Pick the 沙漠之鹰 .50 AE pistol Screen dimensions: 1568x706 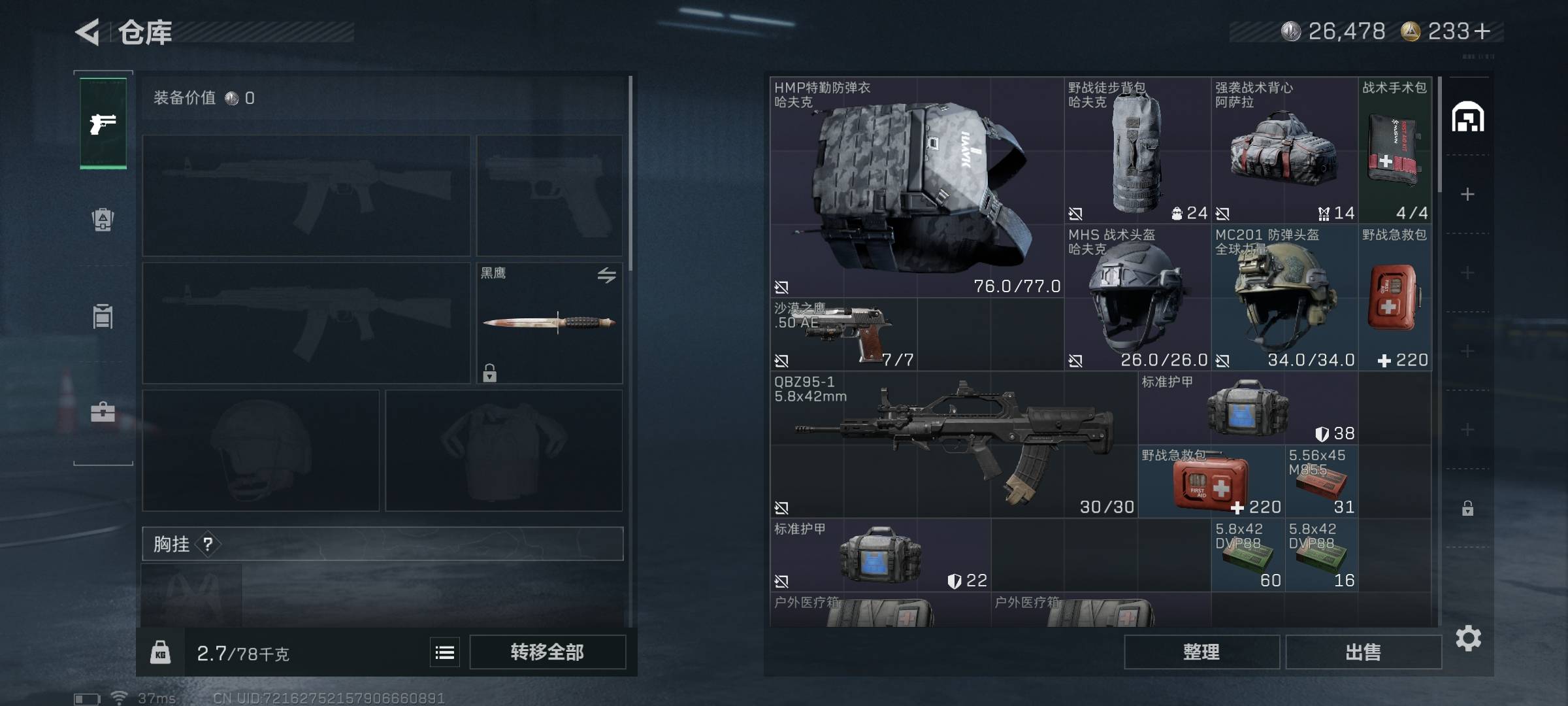(x=844, y=335)
